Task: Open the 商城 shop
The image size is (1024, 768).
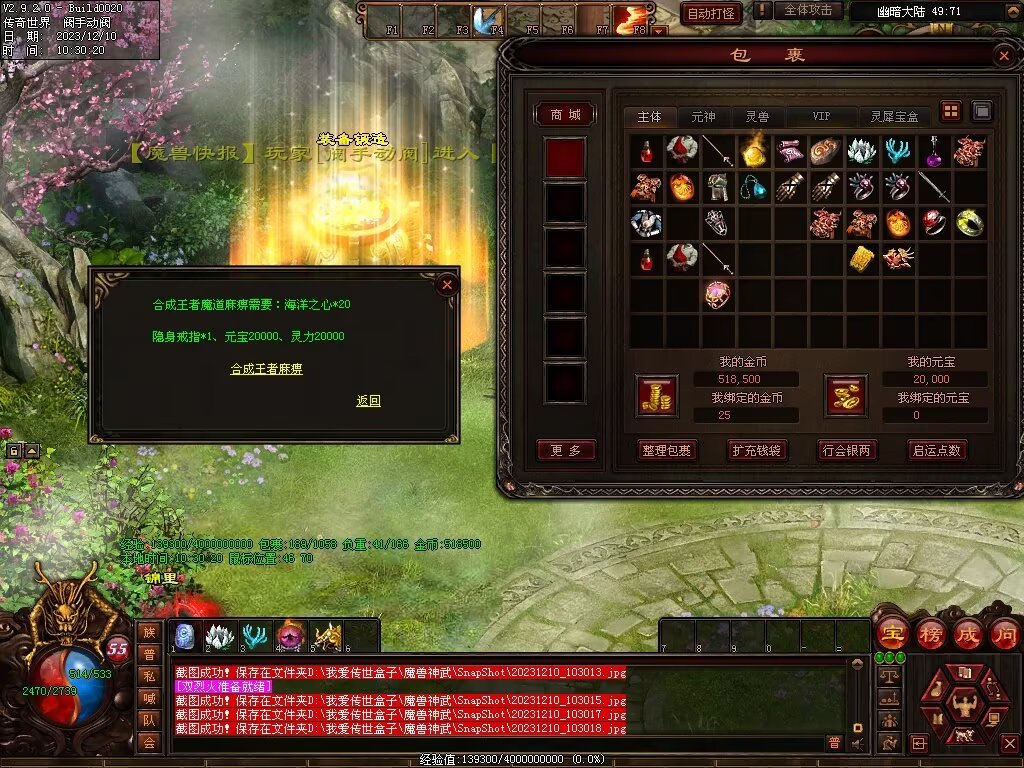Action: click(565, 115)
